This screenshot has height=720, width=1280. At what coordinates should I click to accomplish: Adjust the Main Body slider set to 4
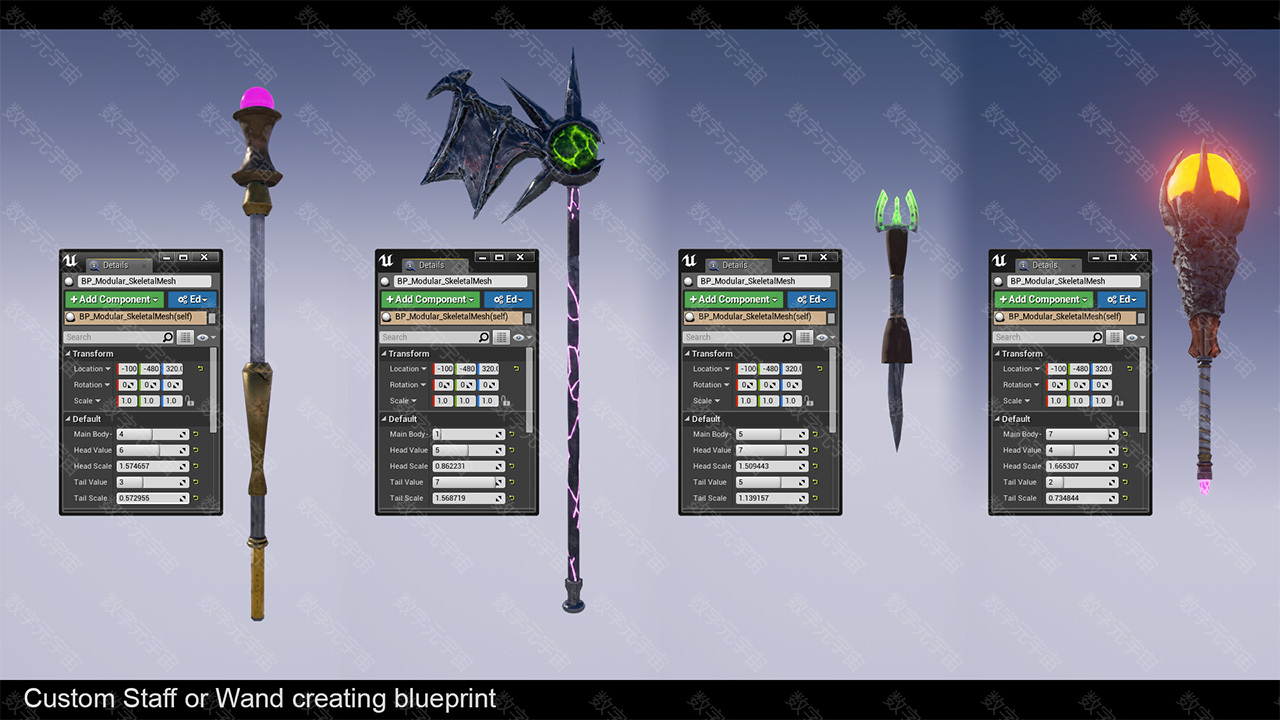click(x=152, y=434)
